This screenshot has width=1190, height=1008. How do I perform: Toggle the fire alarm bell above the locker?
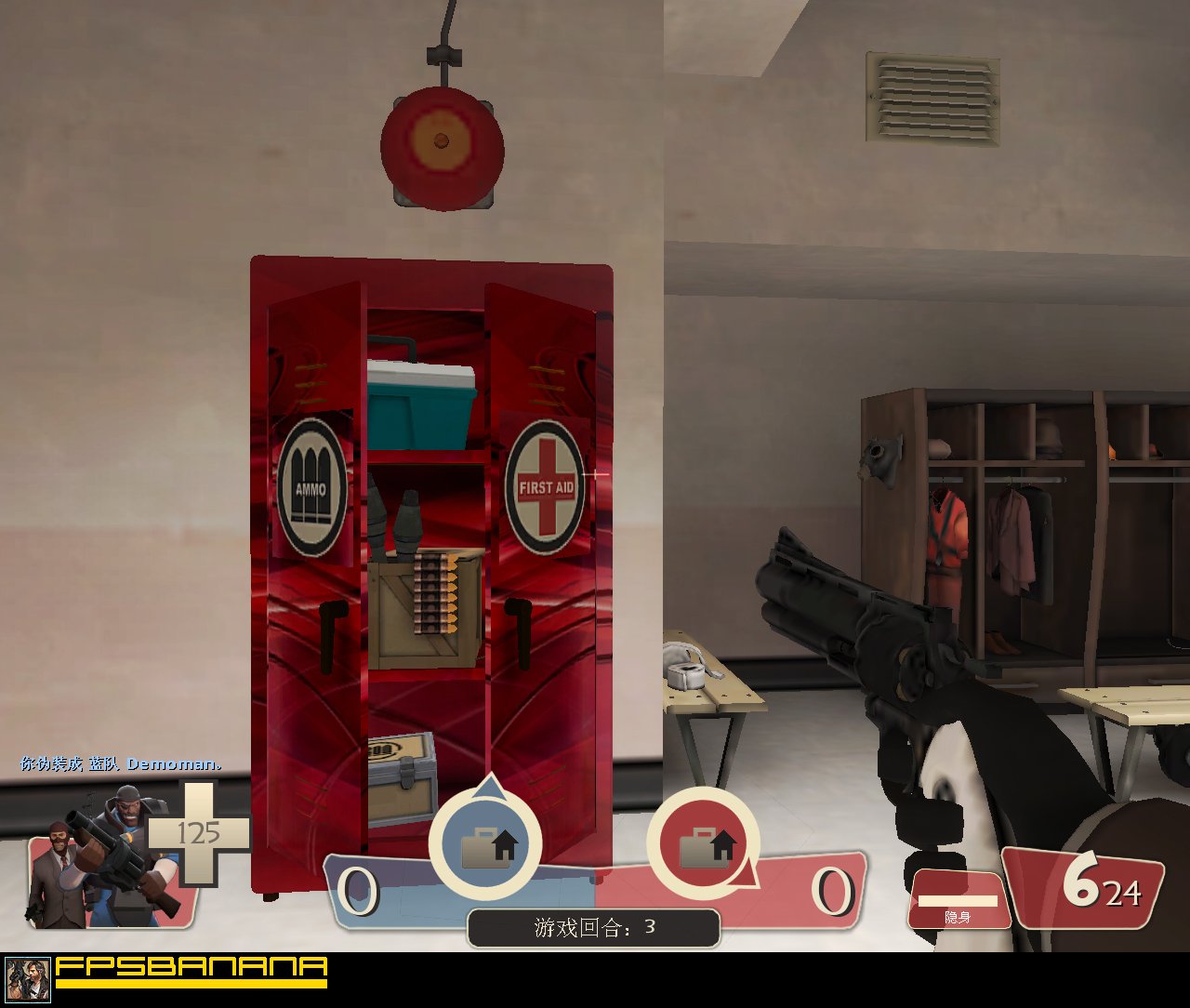[441, 149]
